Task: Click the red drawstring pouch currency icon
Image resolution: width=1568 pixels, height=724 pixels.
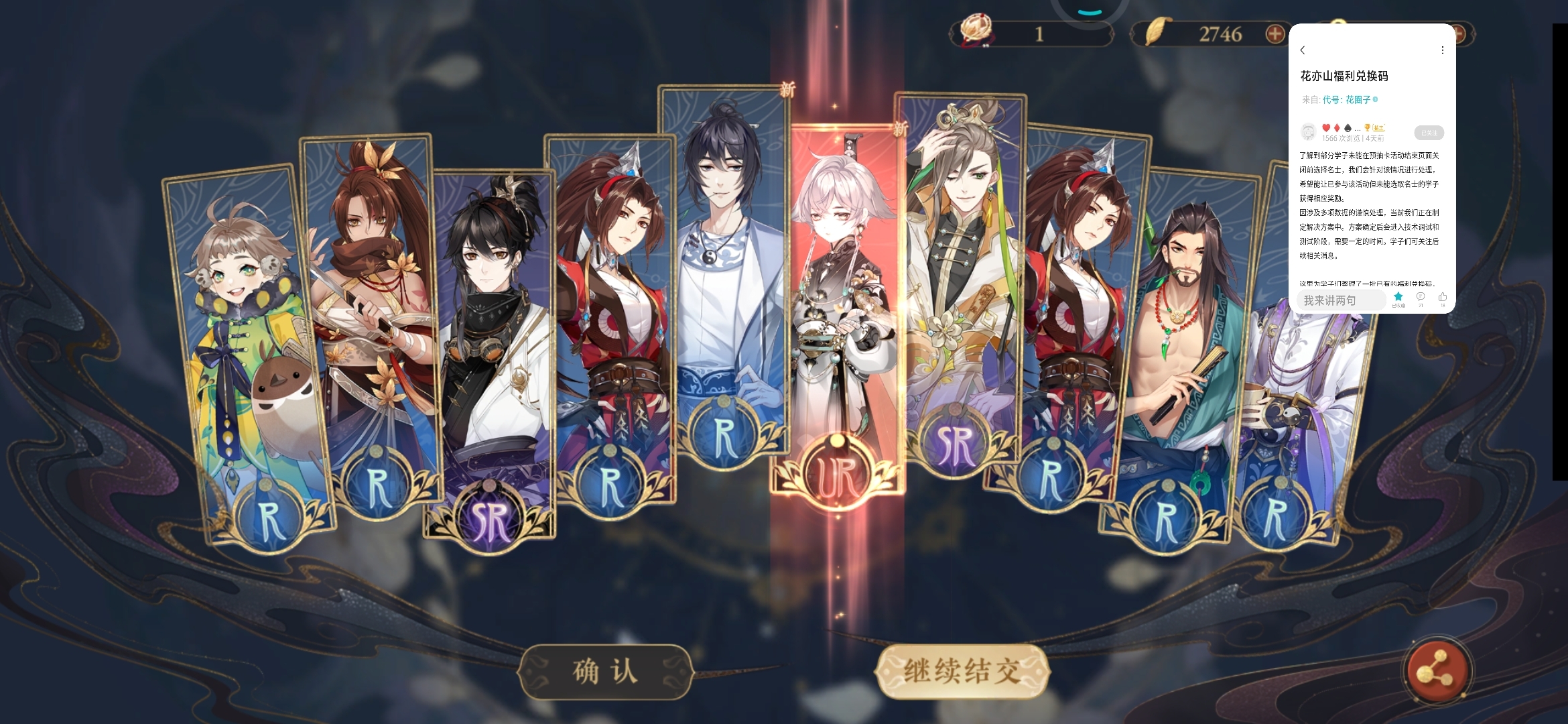Action: [x=975, y=32]
